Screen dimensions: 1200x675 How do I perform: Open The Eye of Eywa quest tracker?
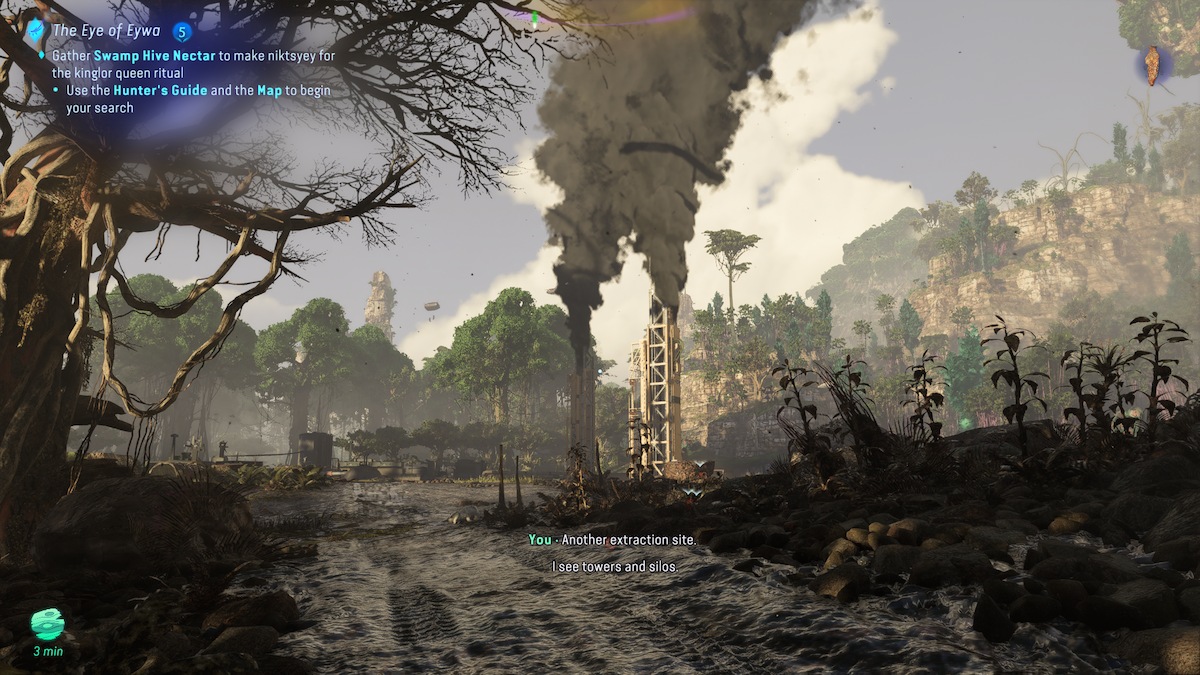pyautogui.click(x=108, y=31)
